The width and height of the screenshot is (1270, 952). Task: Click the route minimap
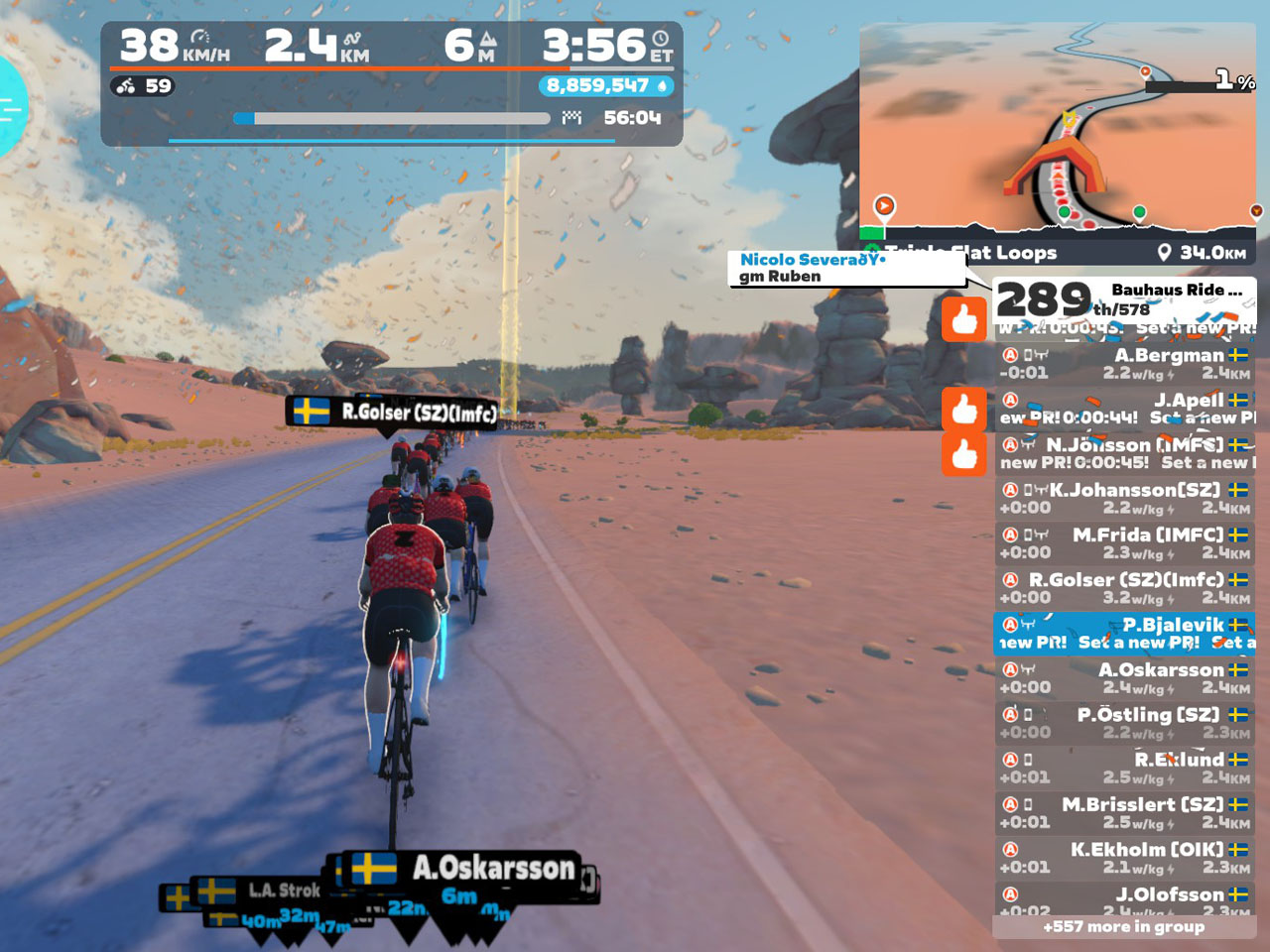click(1058, 137)
